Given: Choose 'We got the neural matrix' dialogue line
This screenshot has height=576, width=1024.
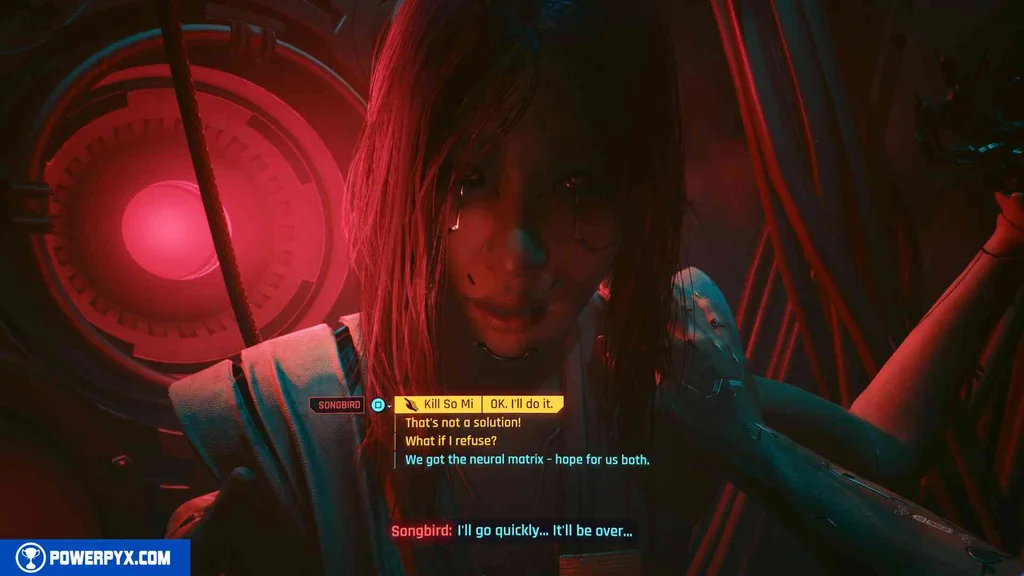Looking at the screenshot, I should tap(527, 460).
